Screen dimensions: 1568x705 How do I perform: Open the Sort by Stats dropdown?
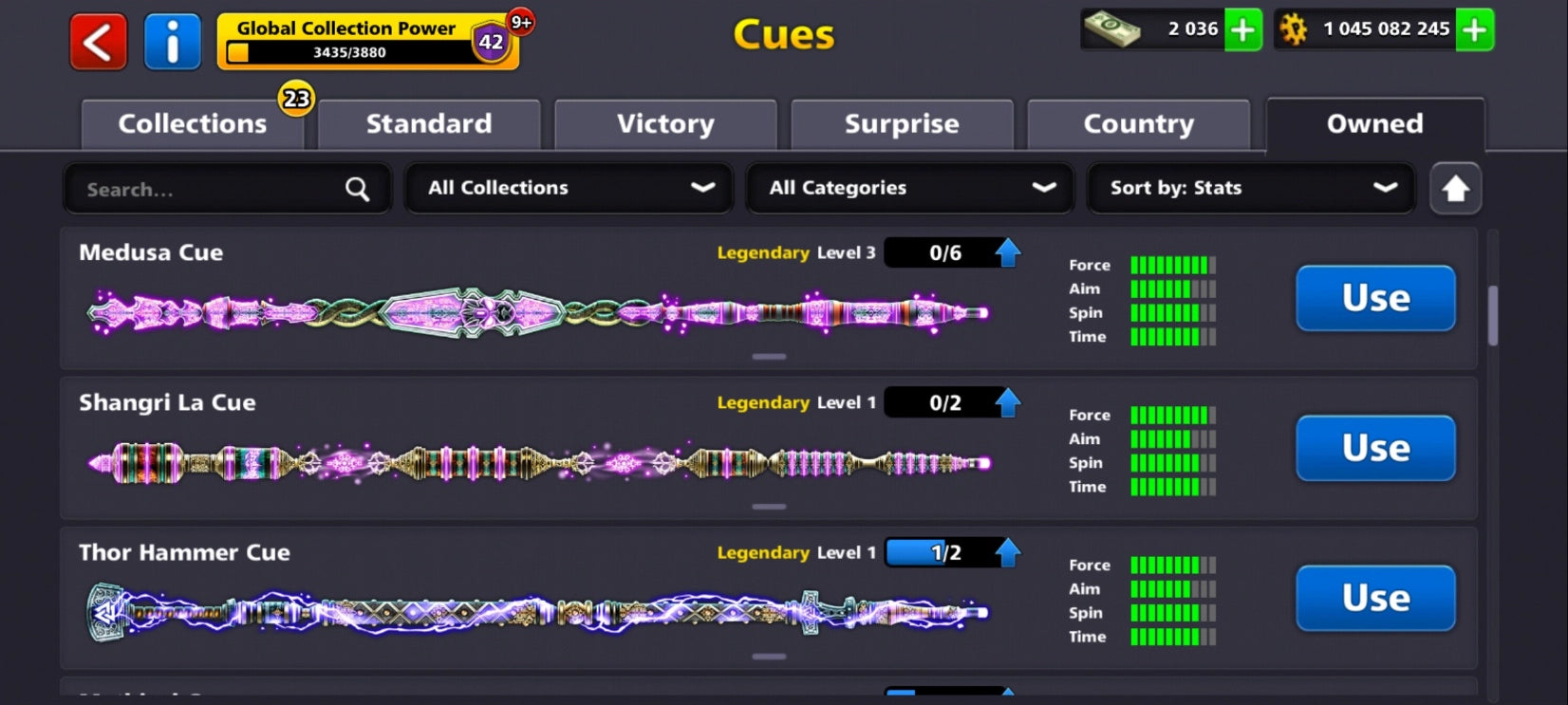pyautogui.click(x=1250, y=188)
